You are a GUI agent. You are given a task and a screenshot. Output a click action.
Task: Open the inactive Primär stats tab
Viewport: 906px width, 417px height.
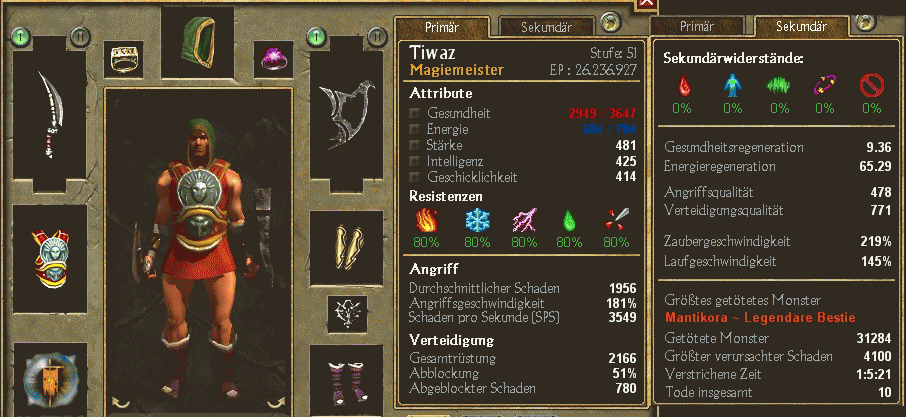pyautogui.click(x=697, y=26)
